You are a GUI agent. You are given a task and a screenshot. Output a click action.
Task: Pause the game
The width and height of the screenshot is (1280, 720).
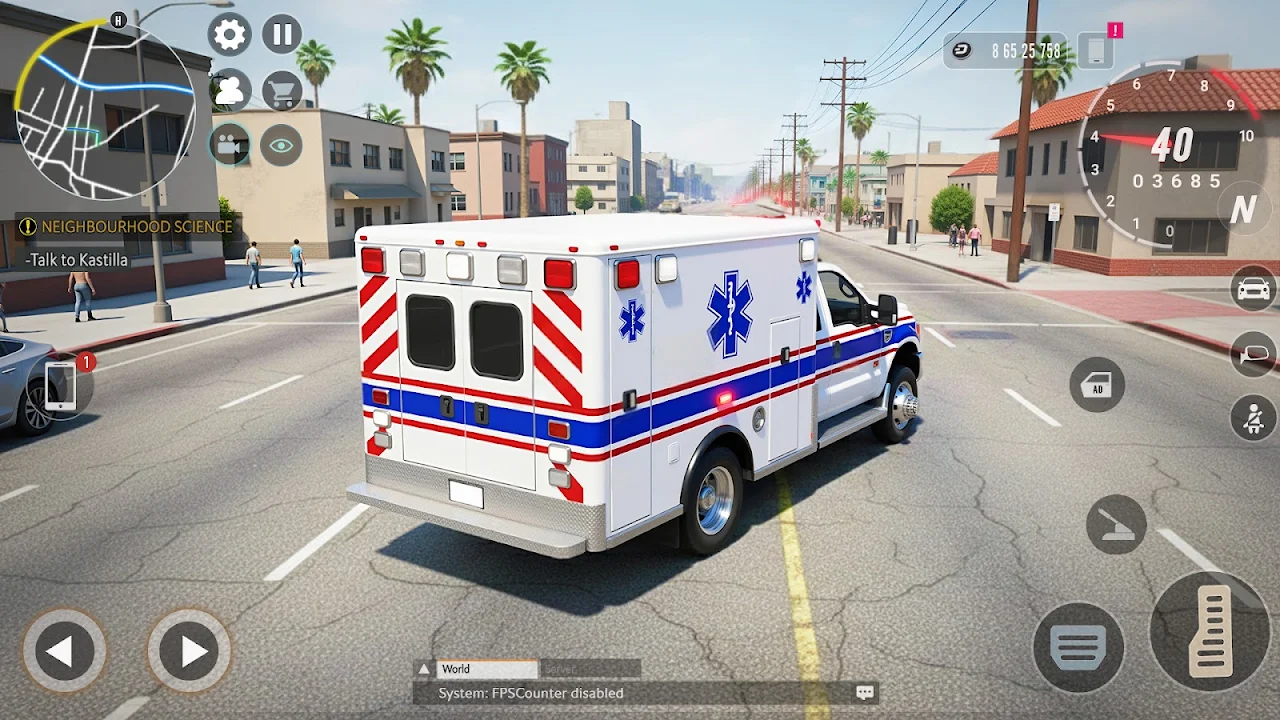(x=282, y=35)
